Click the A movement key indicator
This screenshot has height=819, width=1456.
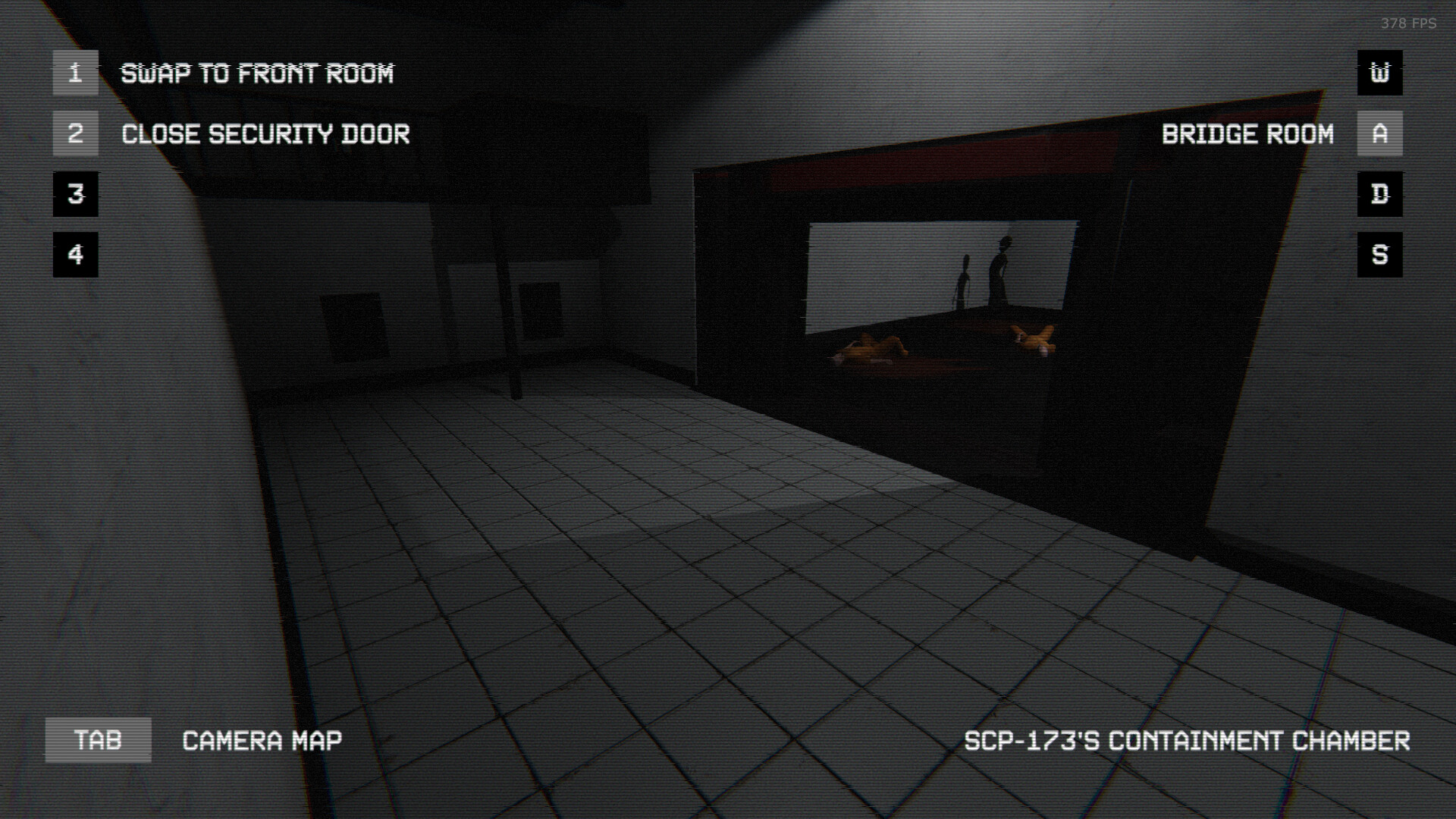tap(1380, 133)
